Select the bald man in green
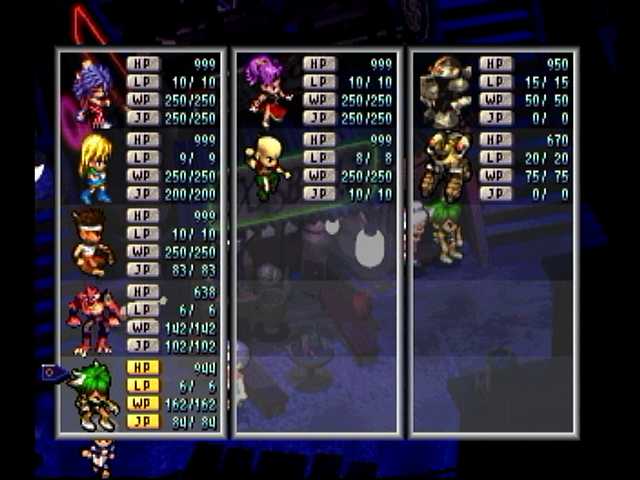 pos(265,167)
